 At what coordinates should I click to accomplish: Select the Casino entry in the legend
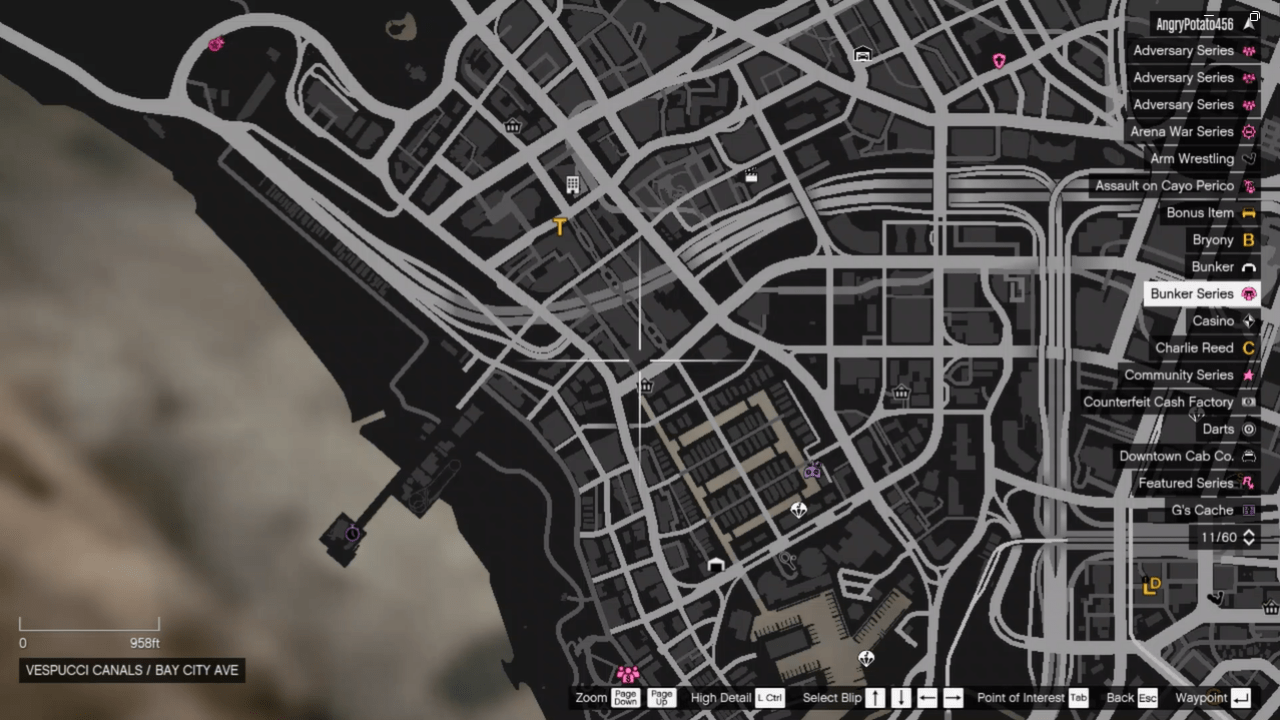(x=1212, y=320)
